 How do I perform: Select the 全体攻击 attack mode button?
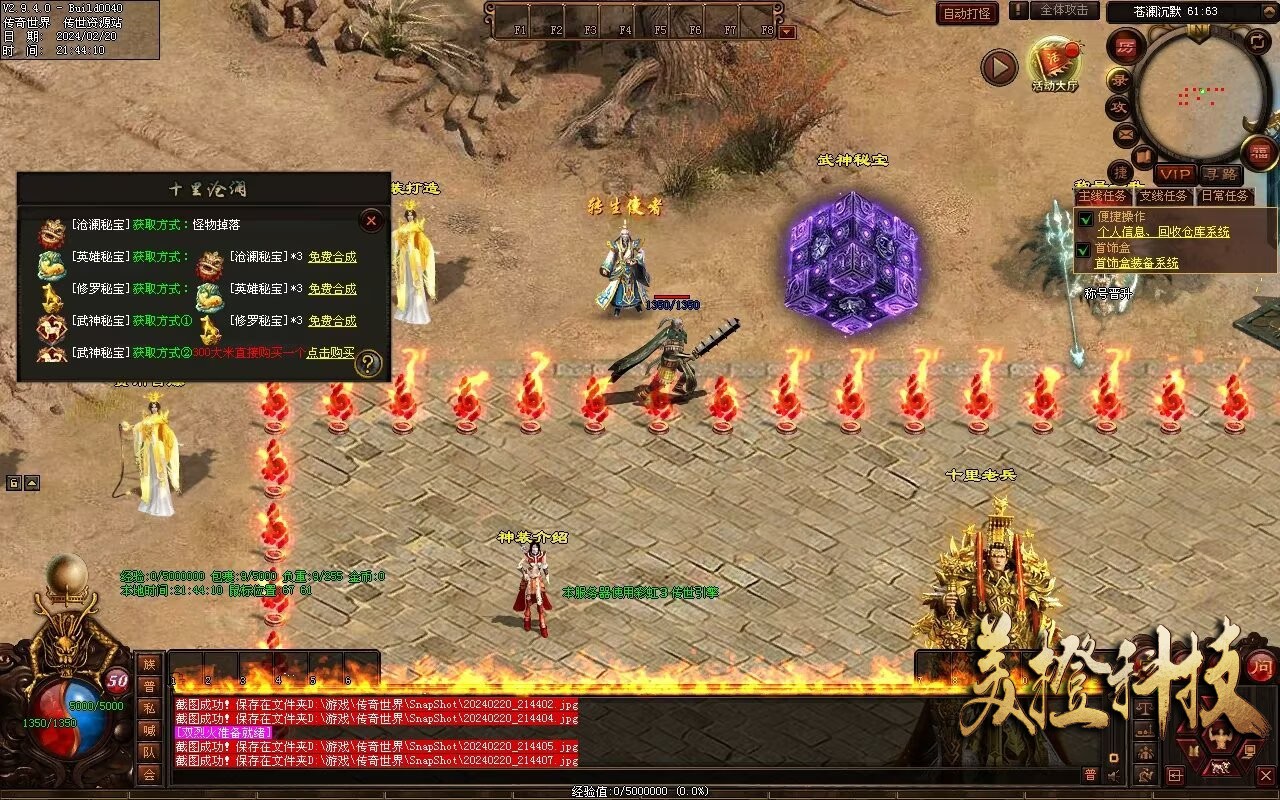click(x=1064, y=10)
